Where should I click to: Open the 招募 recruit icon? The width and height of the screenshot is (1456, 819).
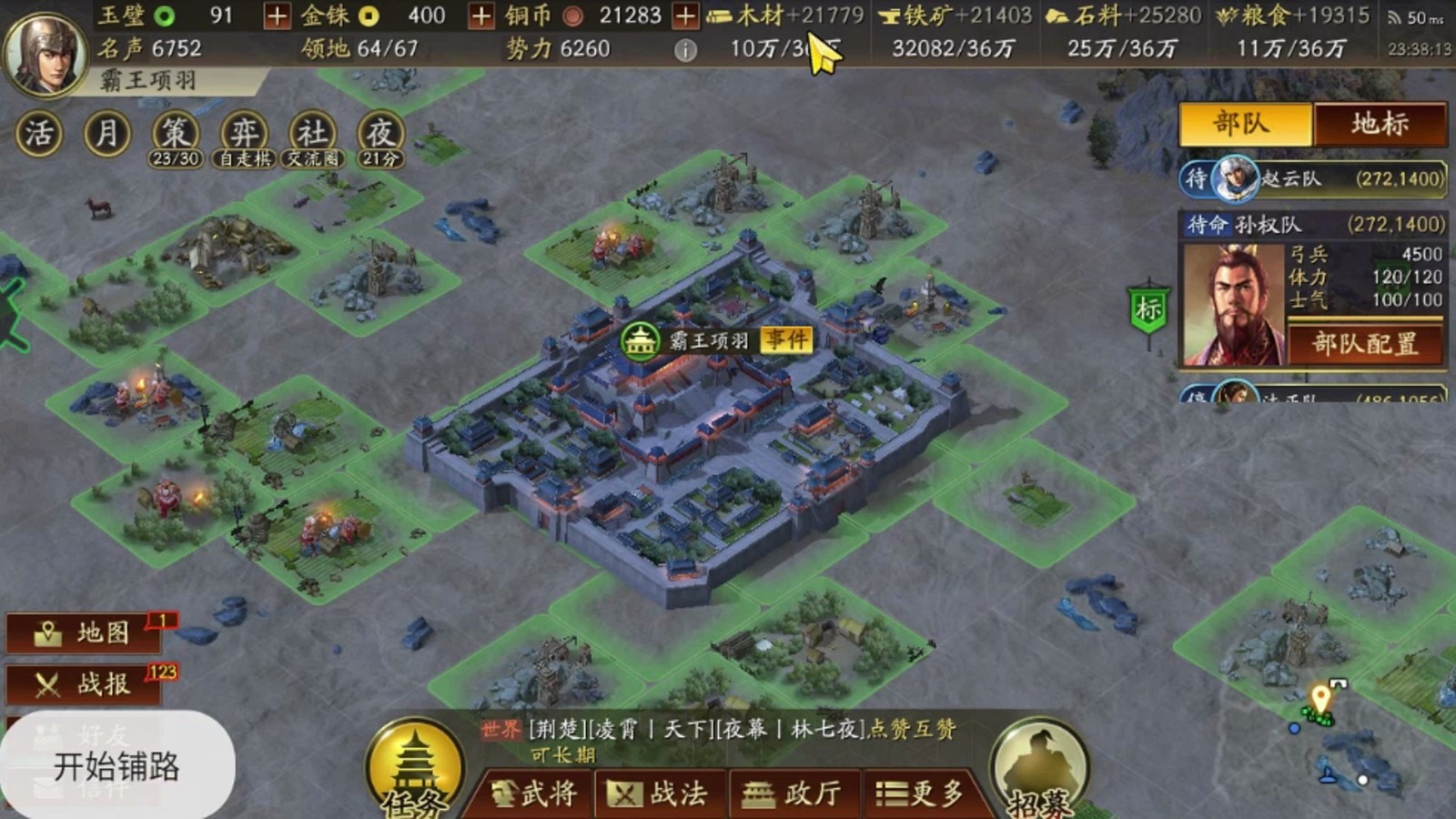[x=1038, y=764]
